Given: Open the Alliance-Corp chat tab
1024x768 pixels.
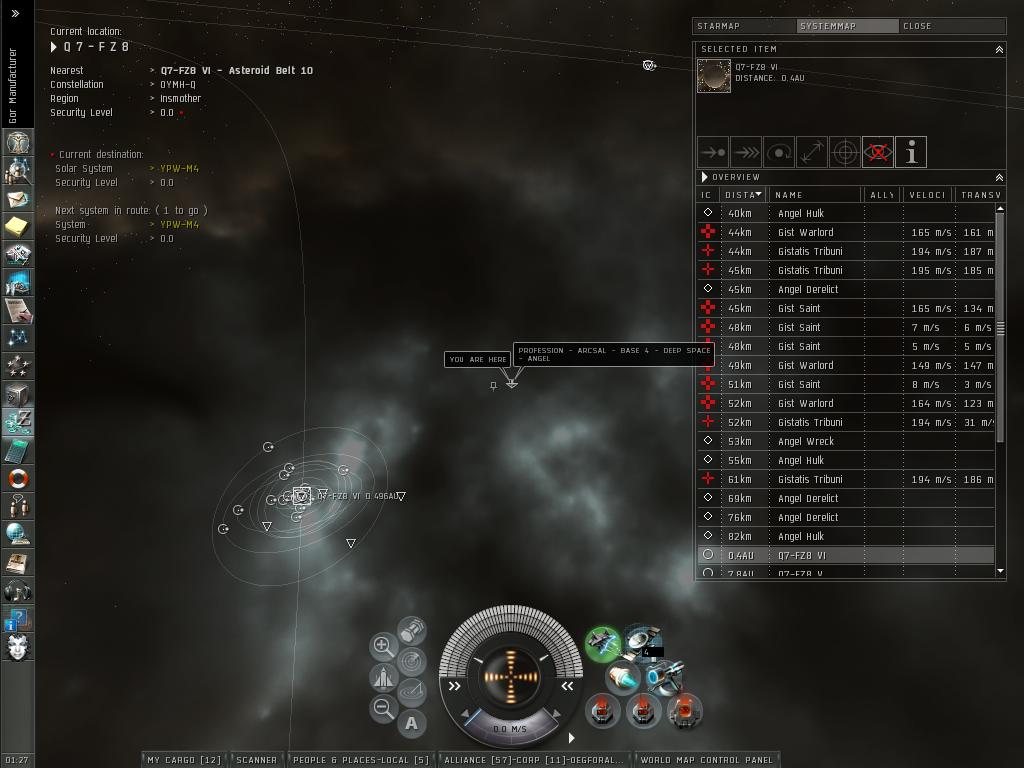Looking at the screenshot, I should pyautogui.click(x=534, y=760).
